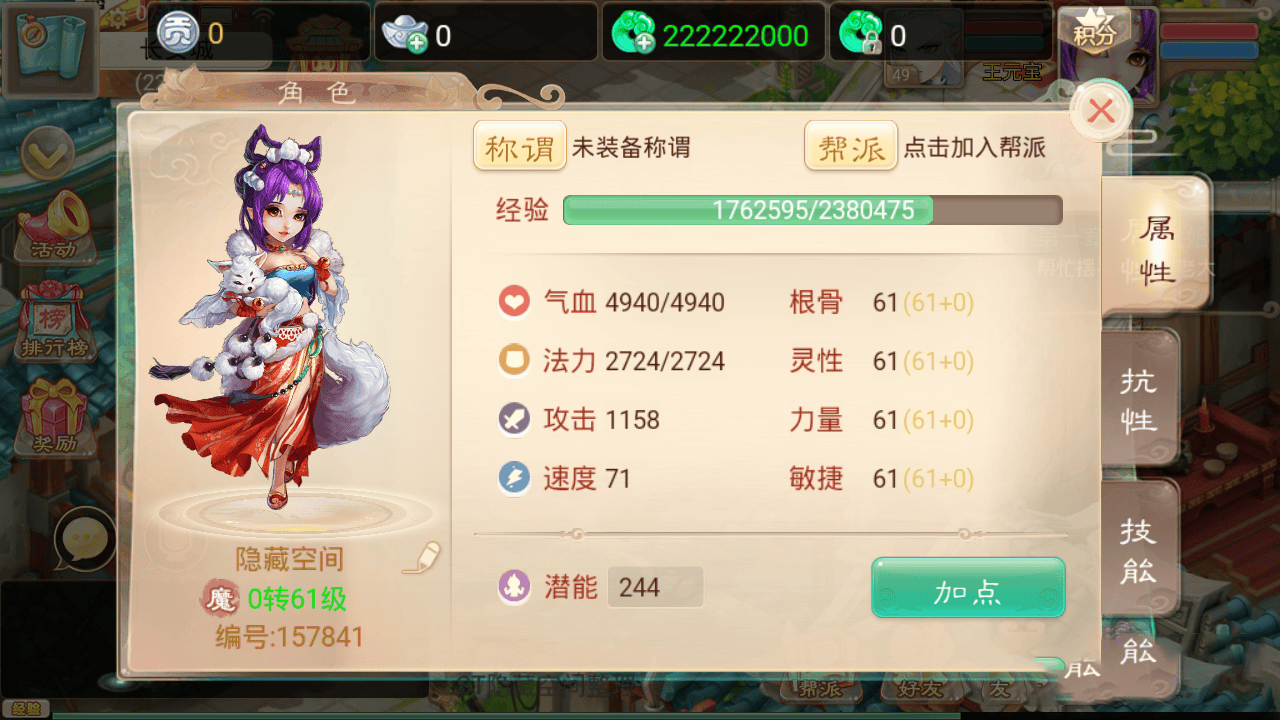1280x720 pixels.
Task: Click the 气血 heart stat icon
Action: point(514,301)
